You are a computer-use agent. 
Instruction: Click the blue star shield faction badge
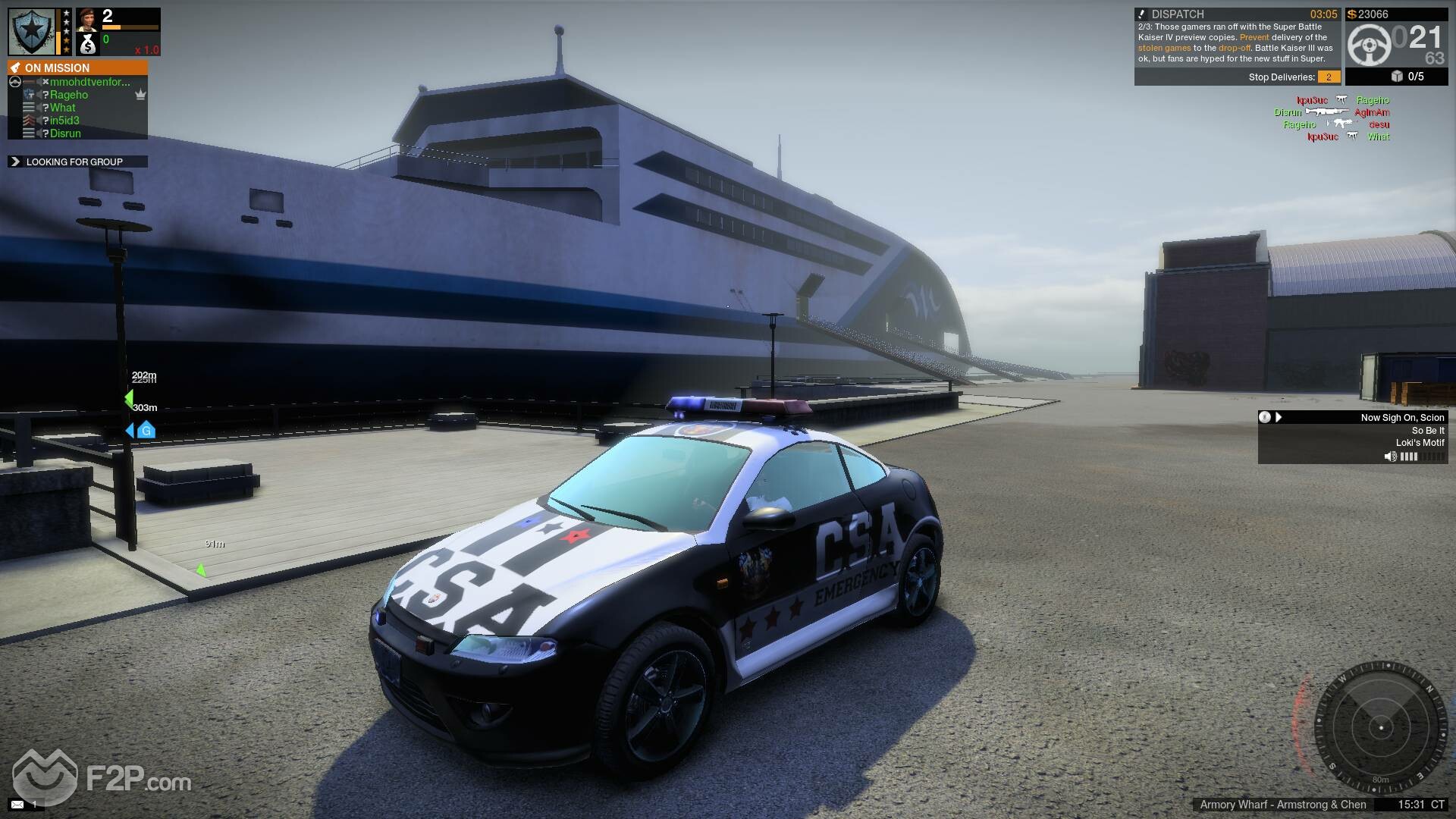(x=31, y=31)
